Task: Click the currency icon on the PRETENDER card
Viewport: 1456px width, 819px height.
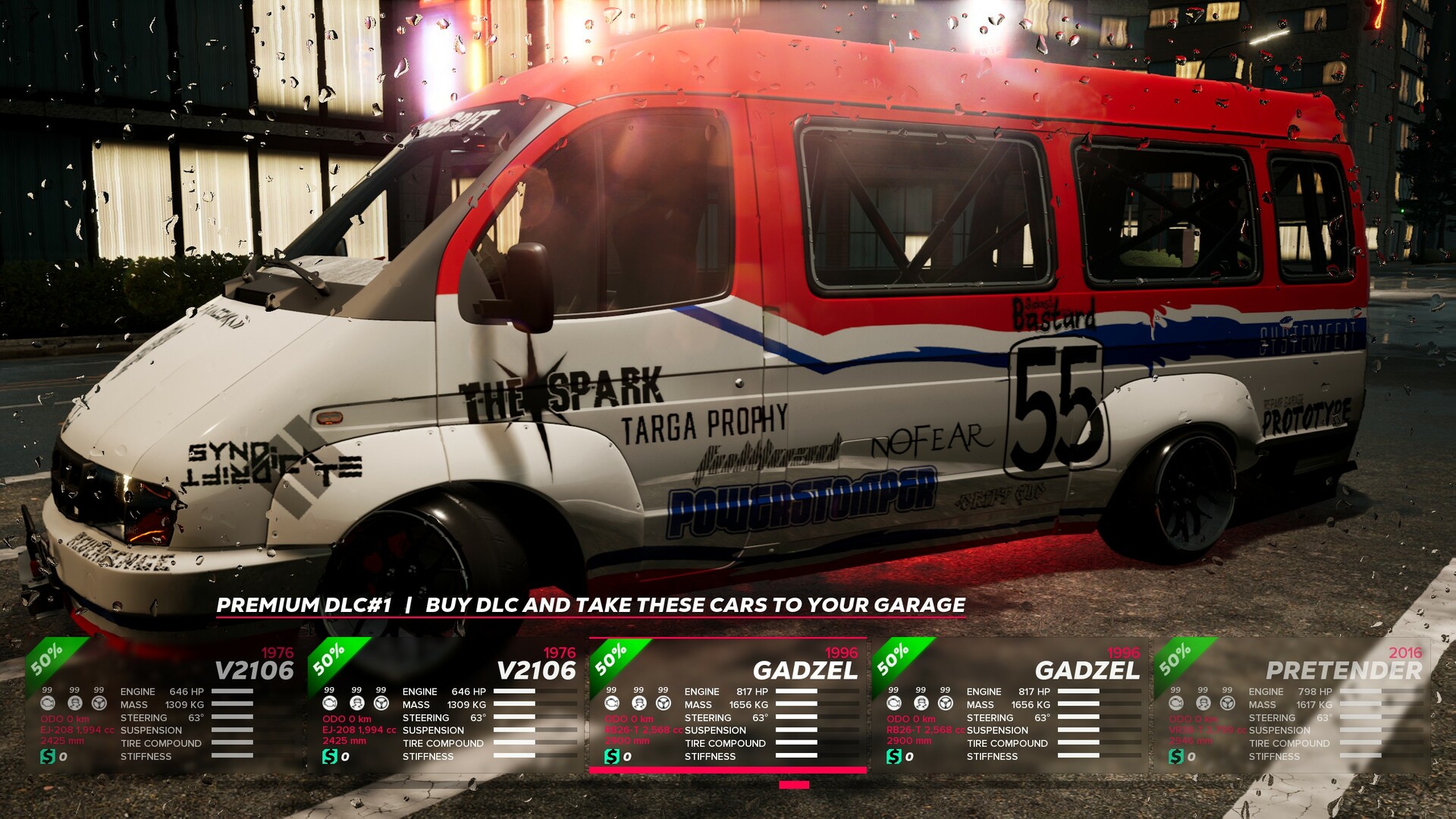Action: tap(1175, 755)
